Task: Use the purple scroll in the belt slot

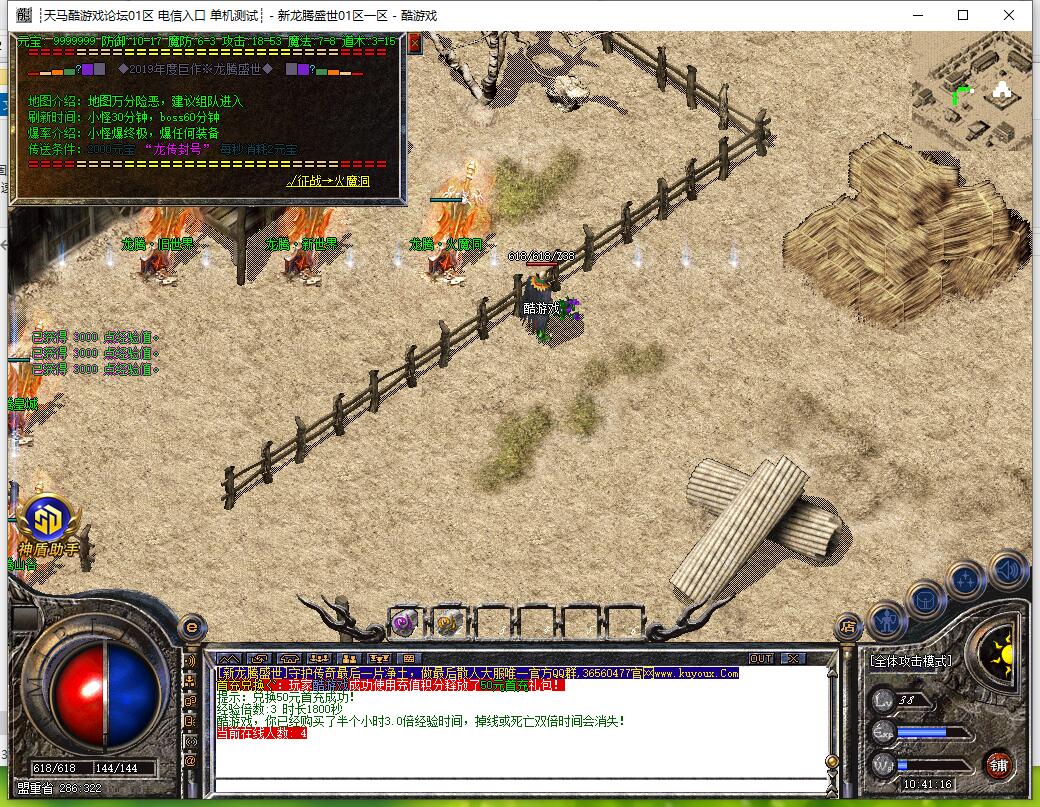Action: coord(403,622)
